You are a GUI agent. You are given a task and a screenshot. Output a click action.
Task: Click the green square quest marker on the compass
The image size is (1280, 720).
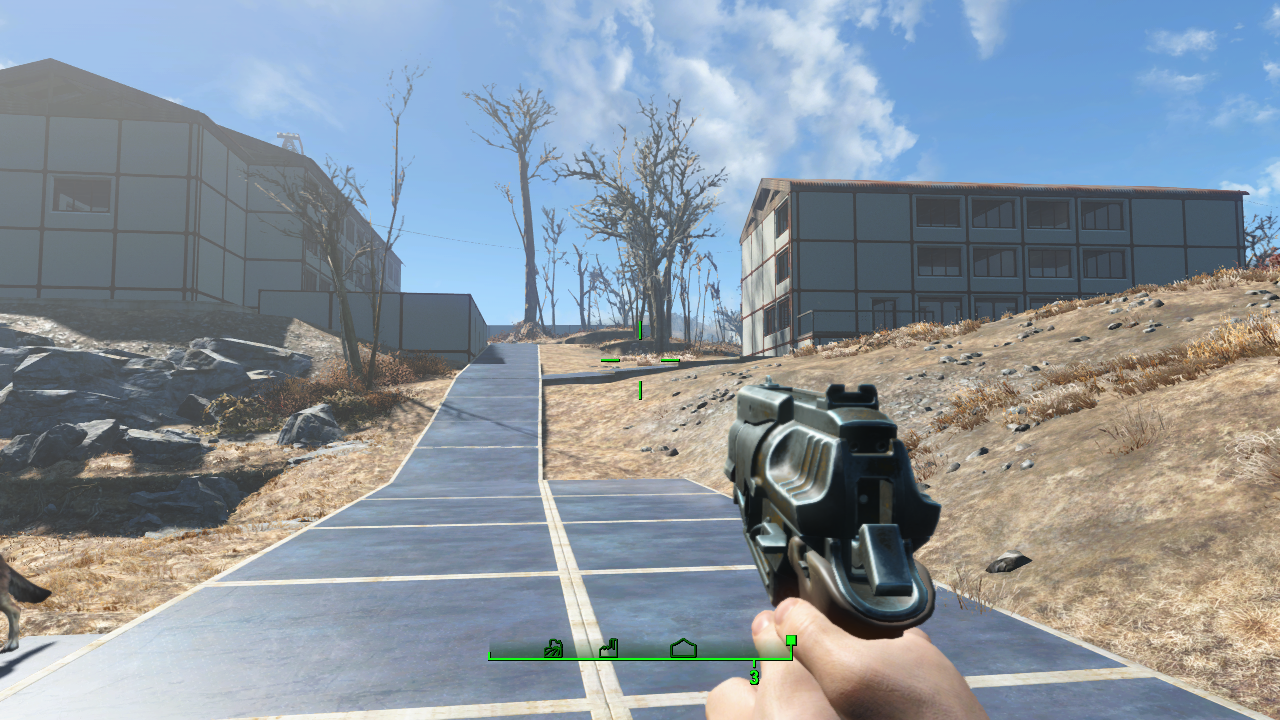(x=792, y=640)
